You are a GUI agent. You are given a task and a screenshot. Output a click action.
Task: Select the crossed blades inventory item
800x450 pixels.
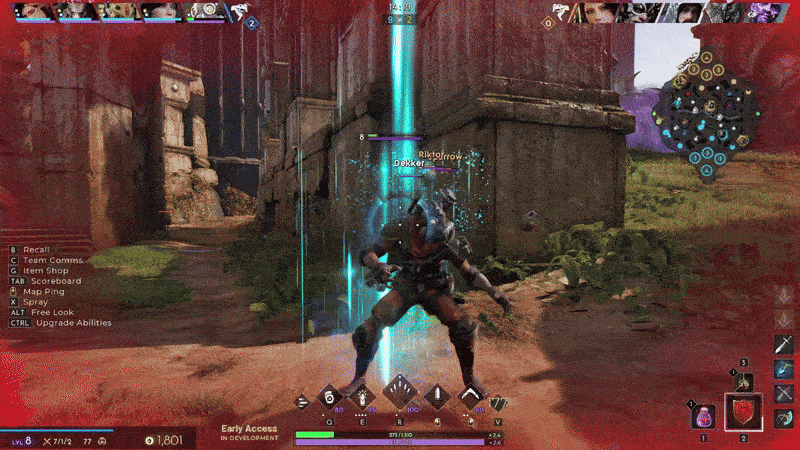[786, 394]
